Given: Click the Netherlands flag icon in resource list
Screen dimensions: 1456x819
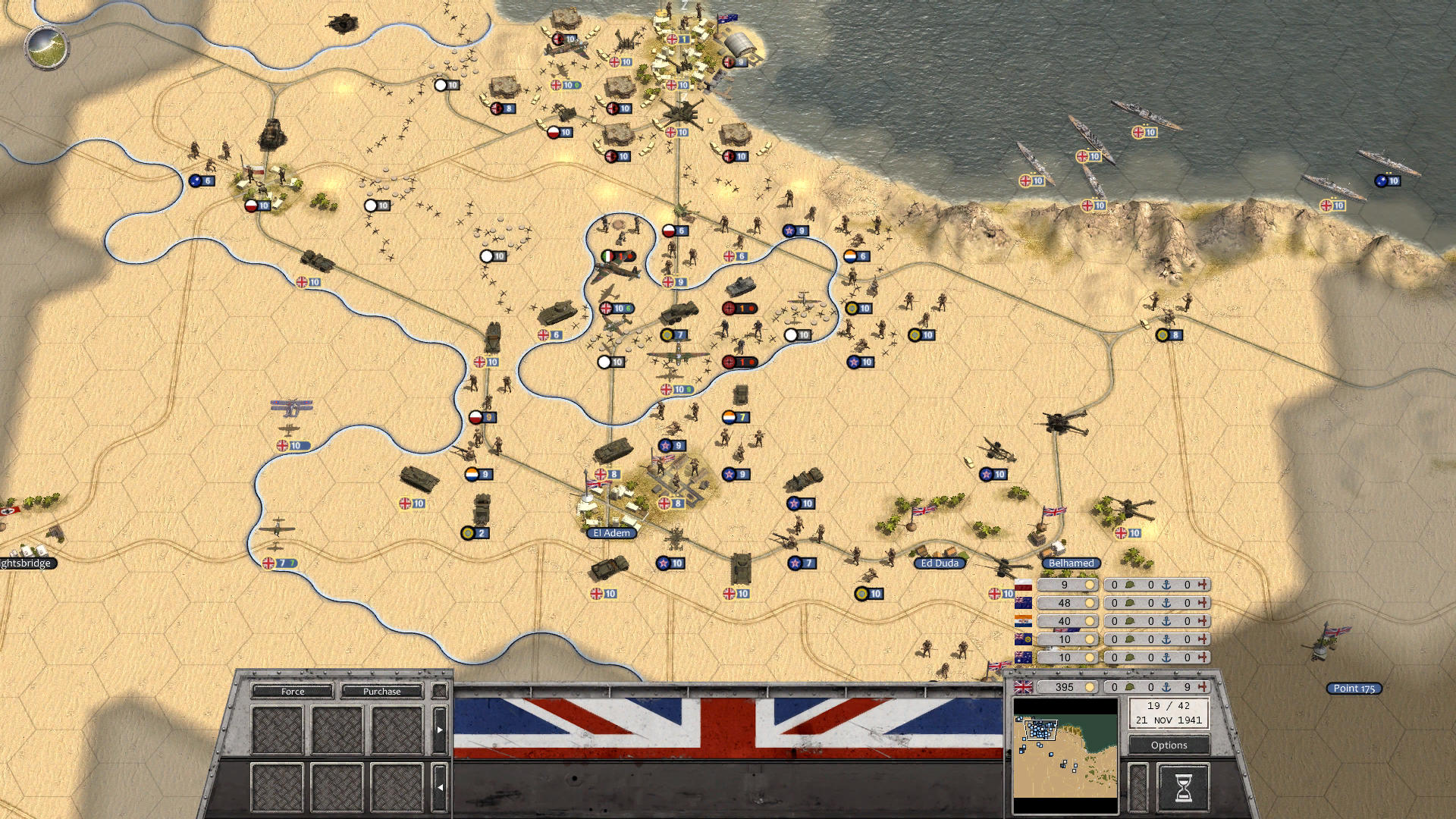Looking at the screenshot, I should (1023, 621).
